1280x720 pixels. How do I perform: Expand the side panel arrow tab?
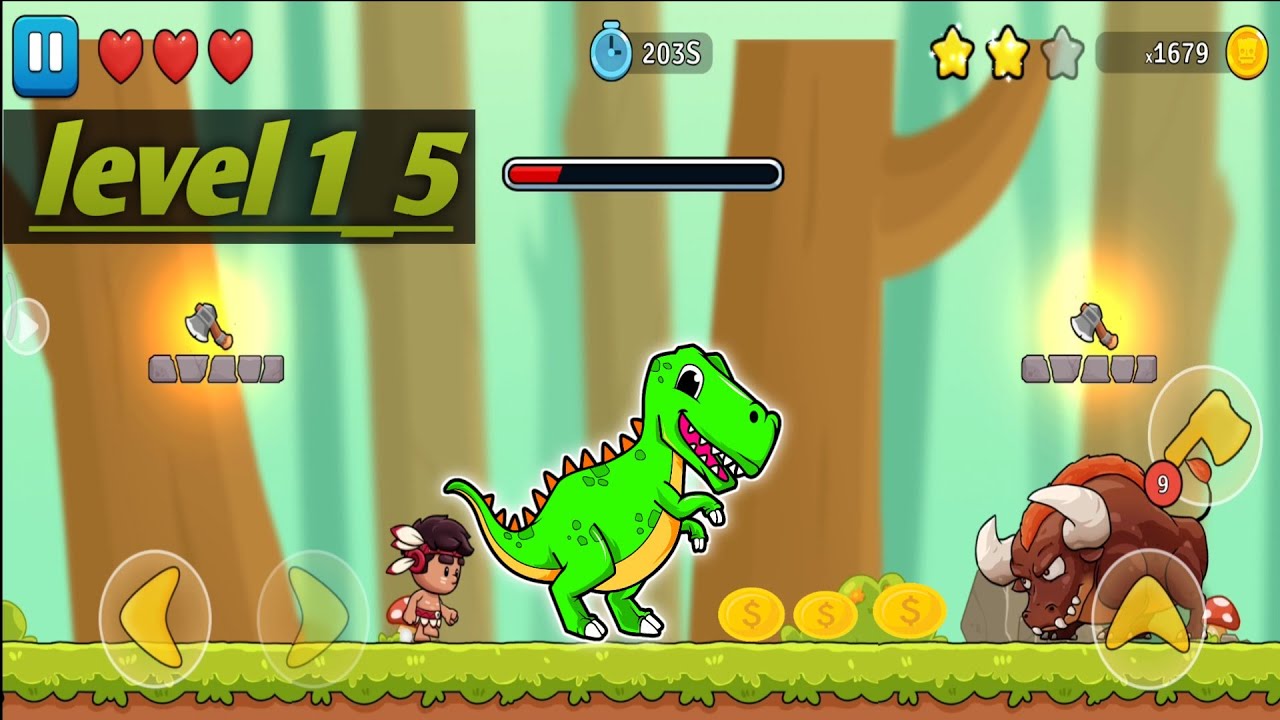25,326
